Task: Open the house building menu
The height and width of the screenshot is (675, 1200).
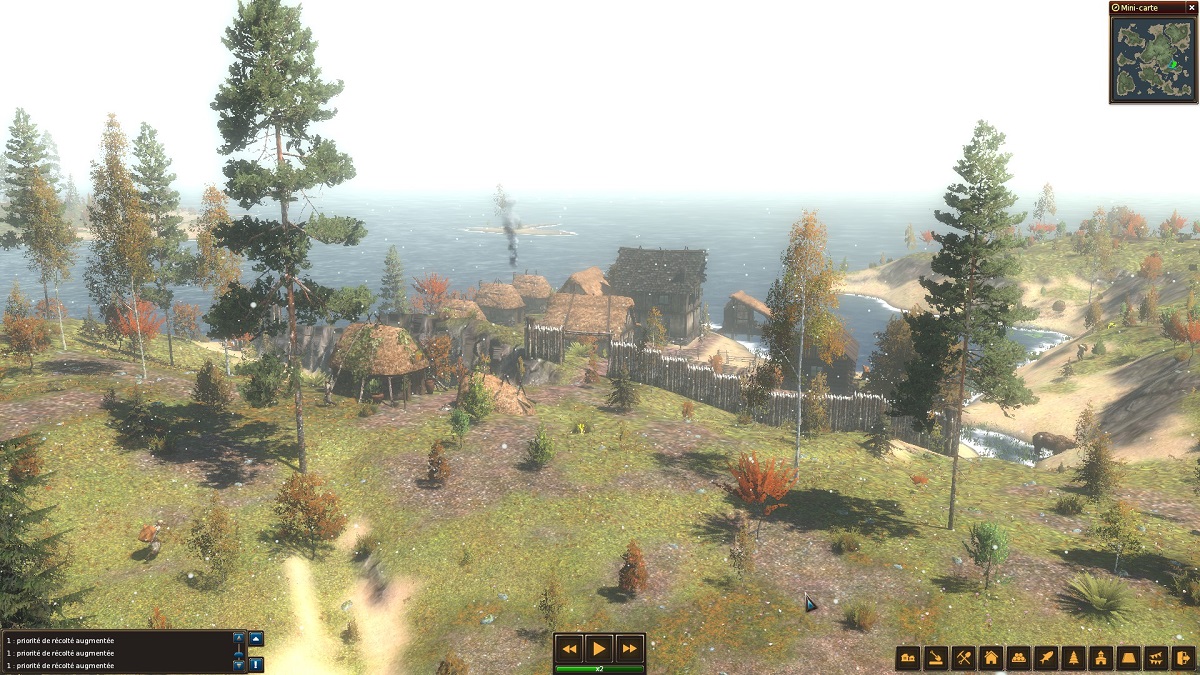Action: 991,658
